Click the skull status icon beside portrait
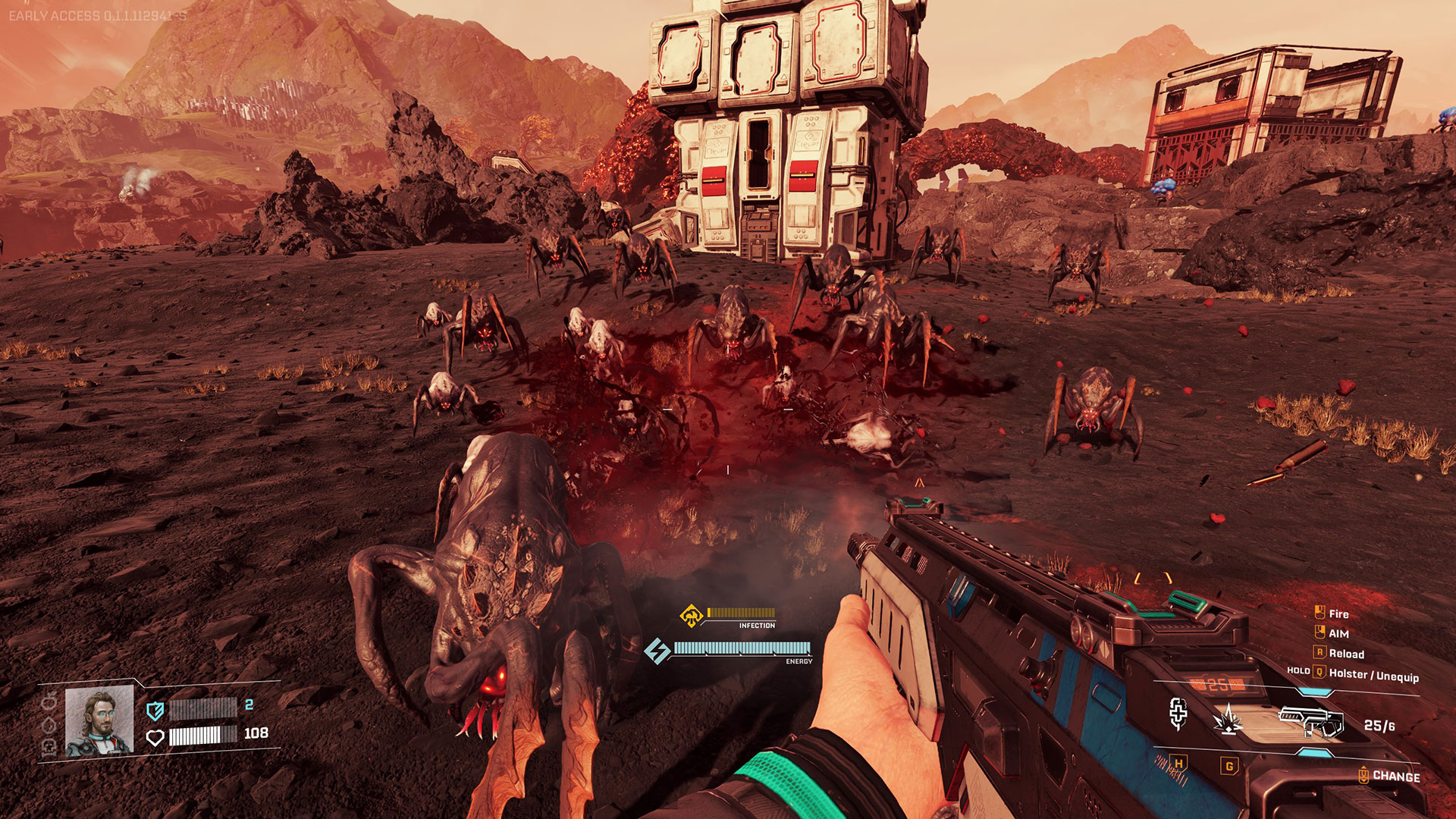Image resolution: width=1456 pixels, height=819 pixels. (49, 748)
